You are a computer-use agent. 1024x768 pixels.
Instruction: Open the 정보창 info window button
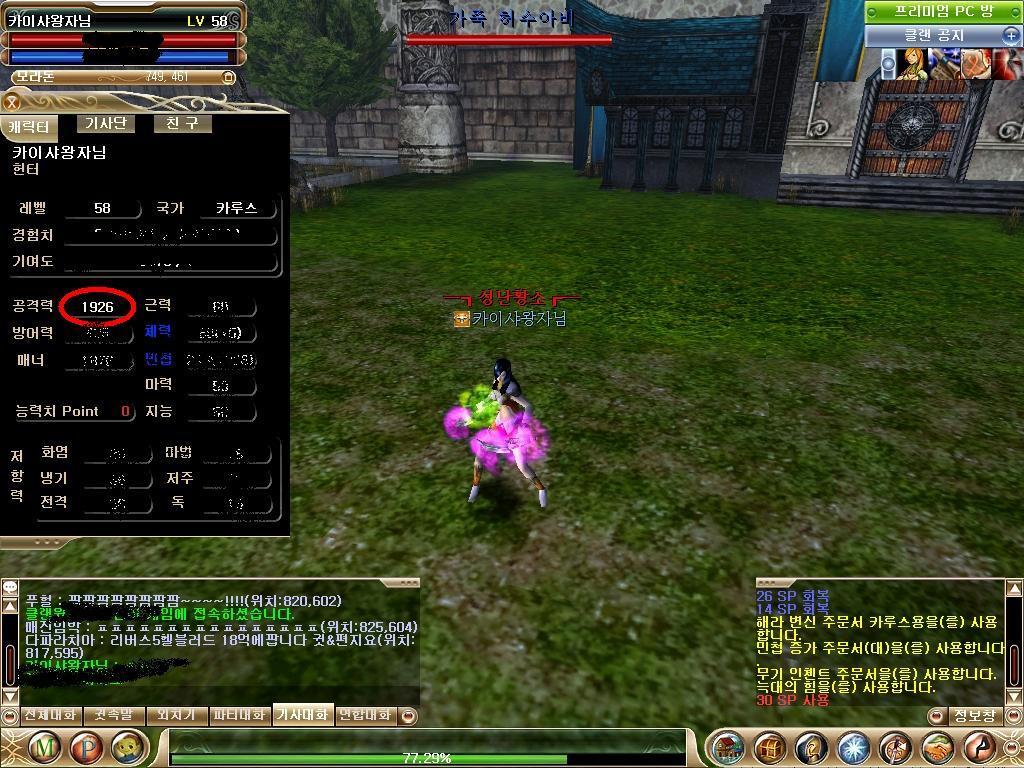tap(974, 716)
